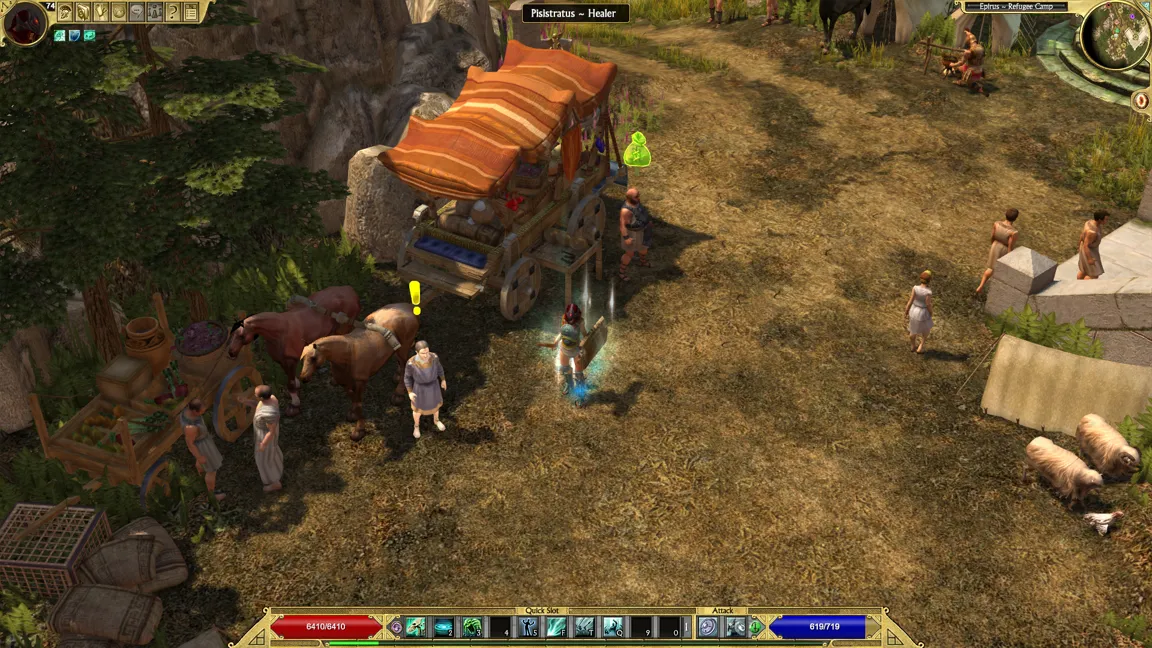Screen dimensions: 1152x648
Task: Click the first skill in the quick slot bar
Action: (x=416, y=627)
